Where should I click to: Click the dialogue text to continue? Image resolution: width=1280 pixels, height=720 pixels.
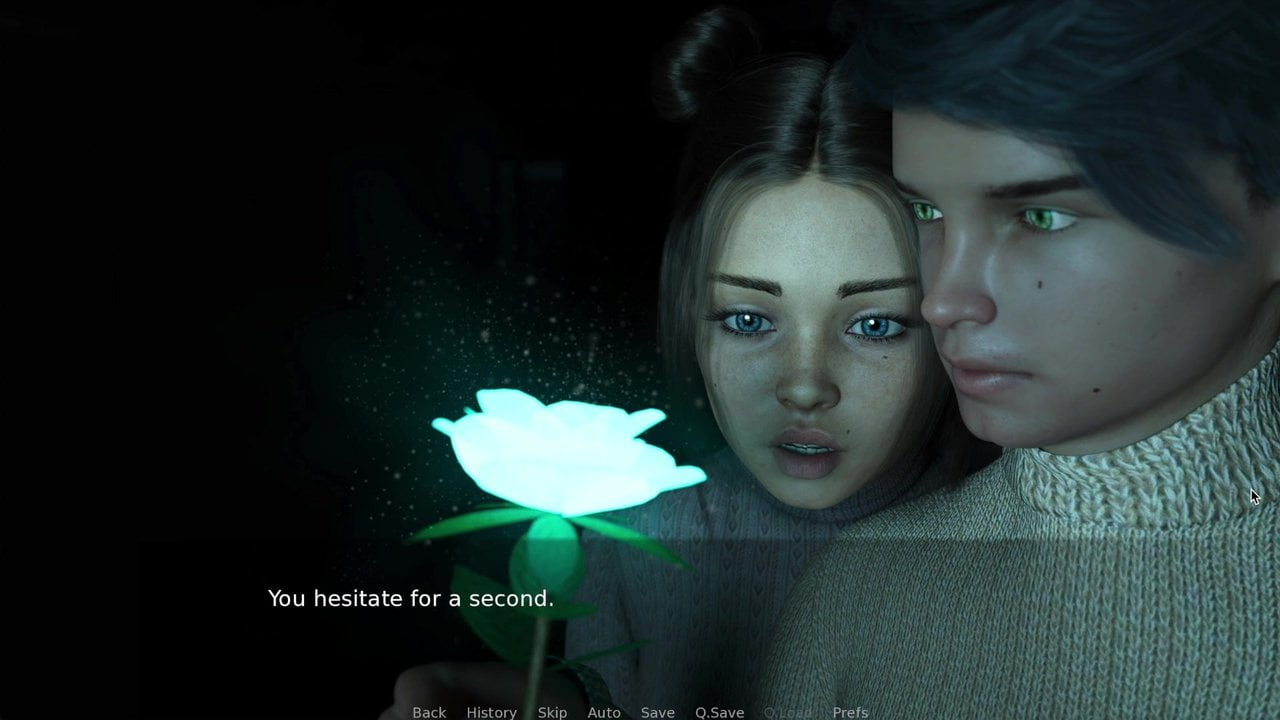pyautogui.click(x=410, y=599)
